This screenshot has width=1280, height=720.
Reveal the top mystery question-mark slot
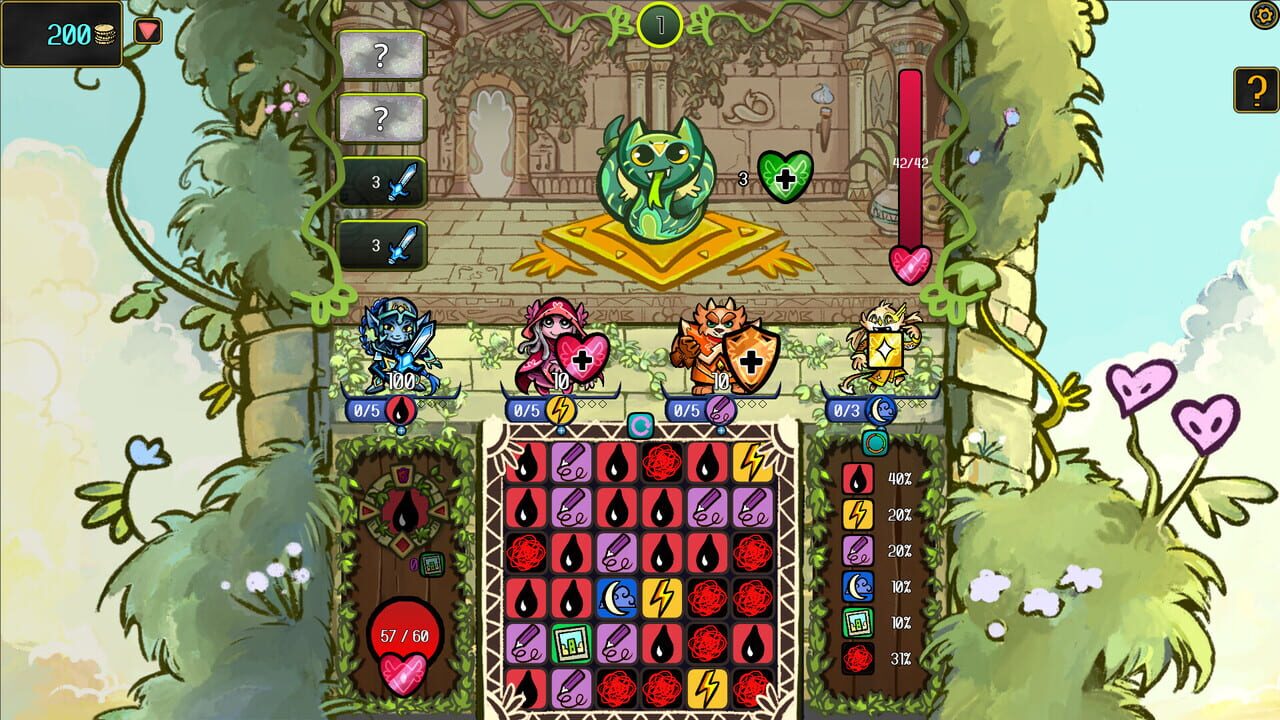383,56
